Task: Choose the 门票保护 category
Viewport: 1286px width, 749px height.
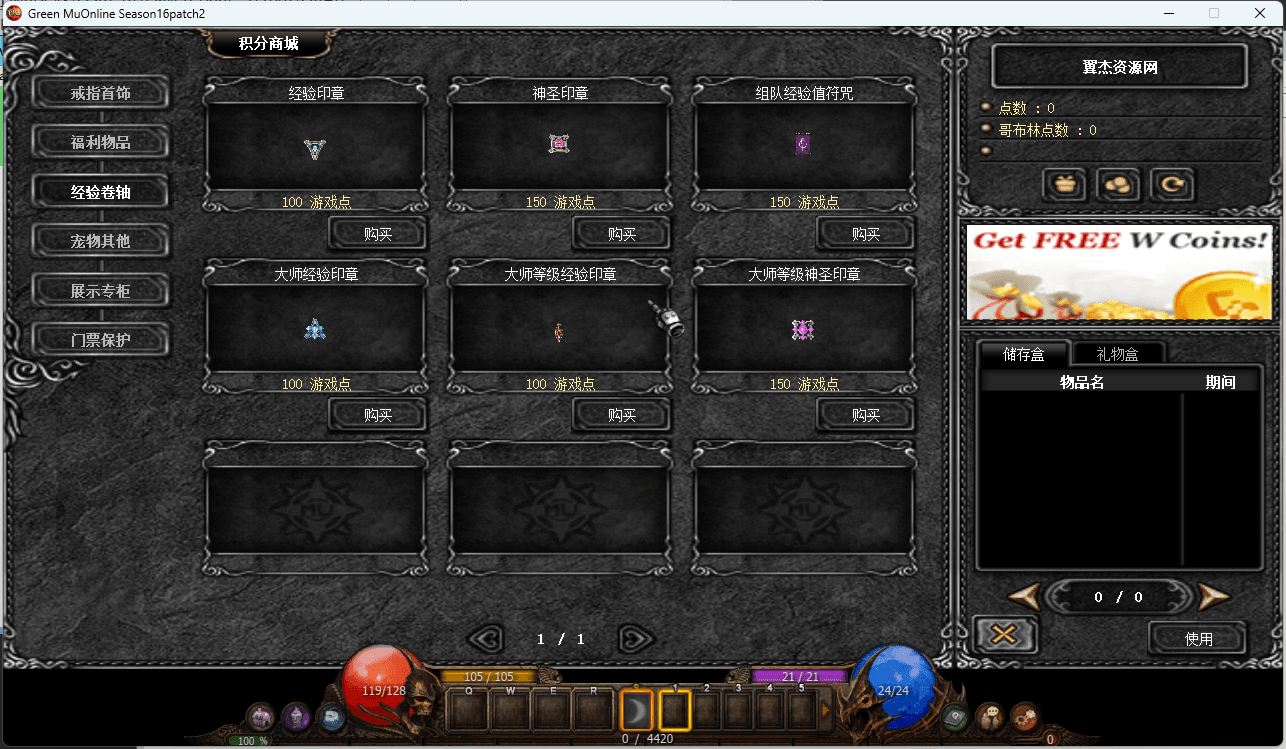Action: (x=100, y=340)
